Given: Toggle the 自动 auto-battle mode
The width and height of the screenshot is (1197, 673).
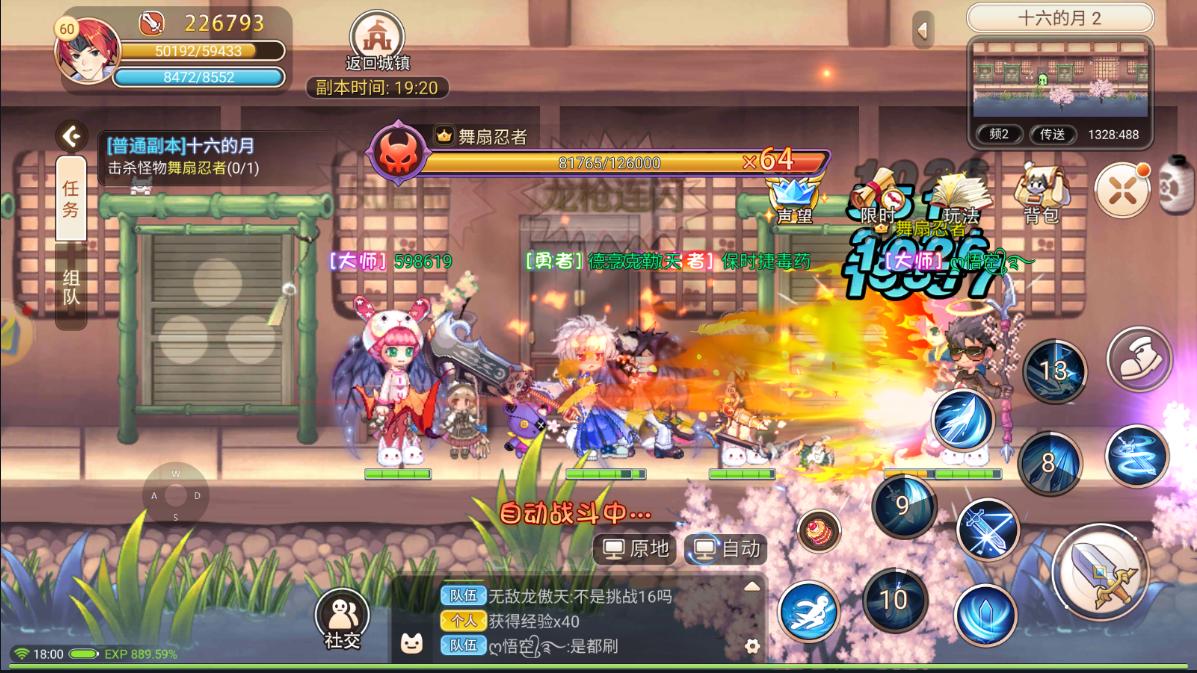Looking at the screenshot, I should click(x=728, y=548).
